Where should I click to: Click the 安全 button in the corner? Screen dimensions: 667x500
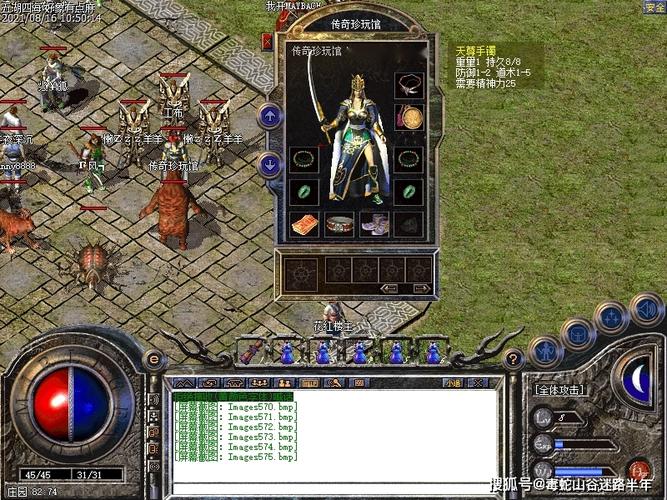pos(654,7)
